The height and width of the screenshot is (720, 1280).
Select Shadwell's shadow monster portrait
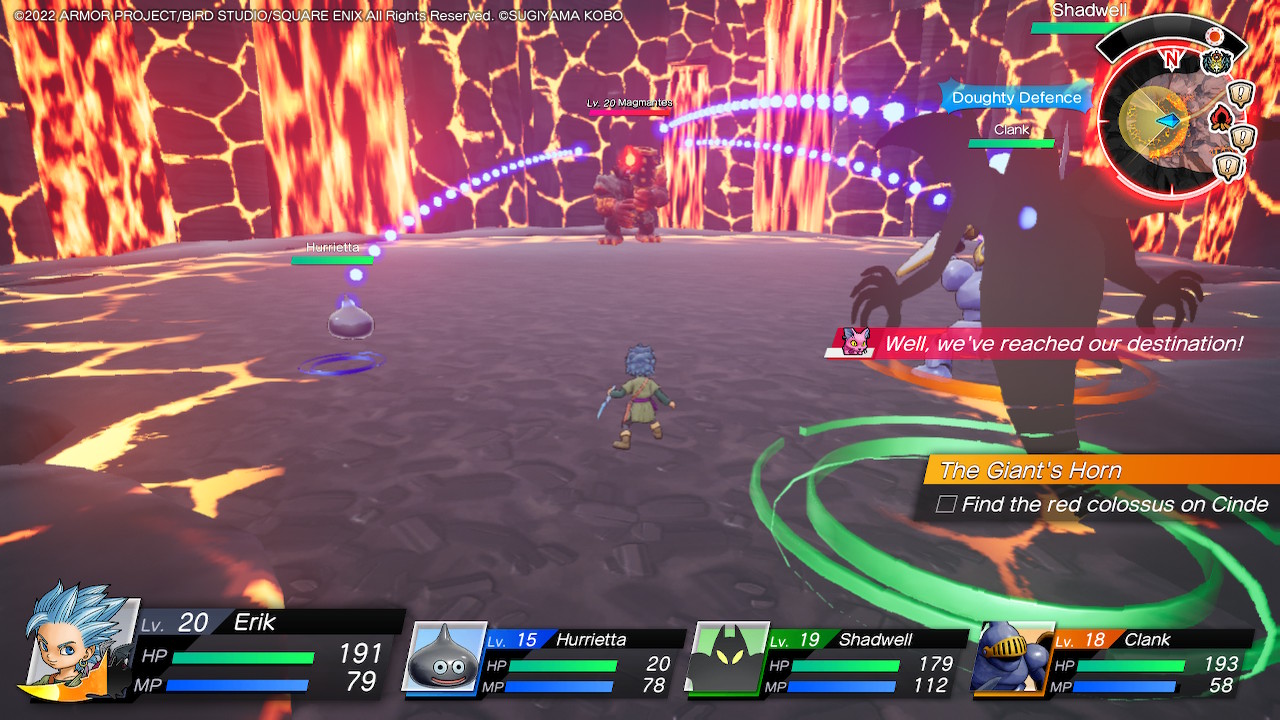(726, 658)
